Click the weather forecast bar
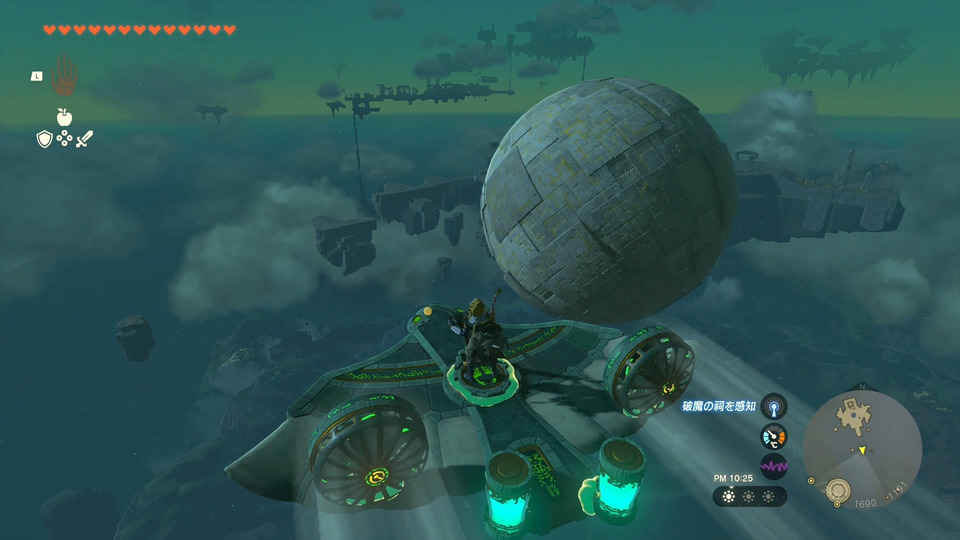This screenshot has height=540, width=960. (749, 496)
